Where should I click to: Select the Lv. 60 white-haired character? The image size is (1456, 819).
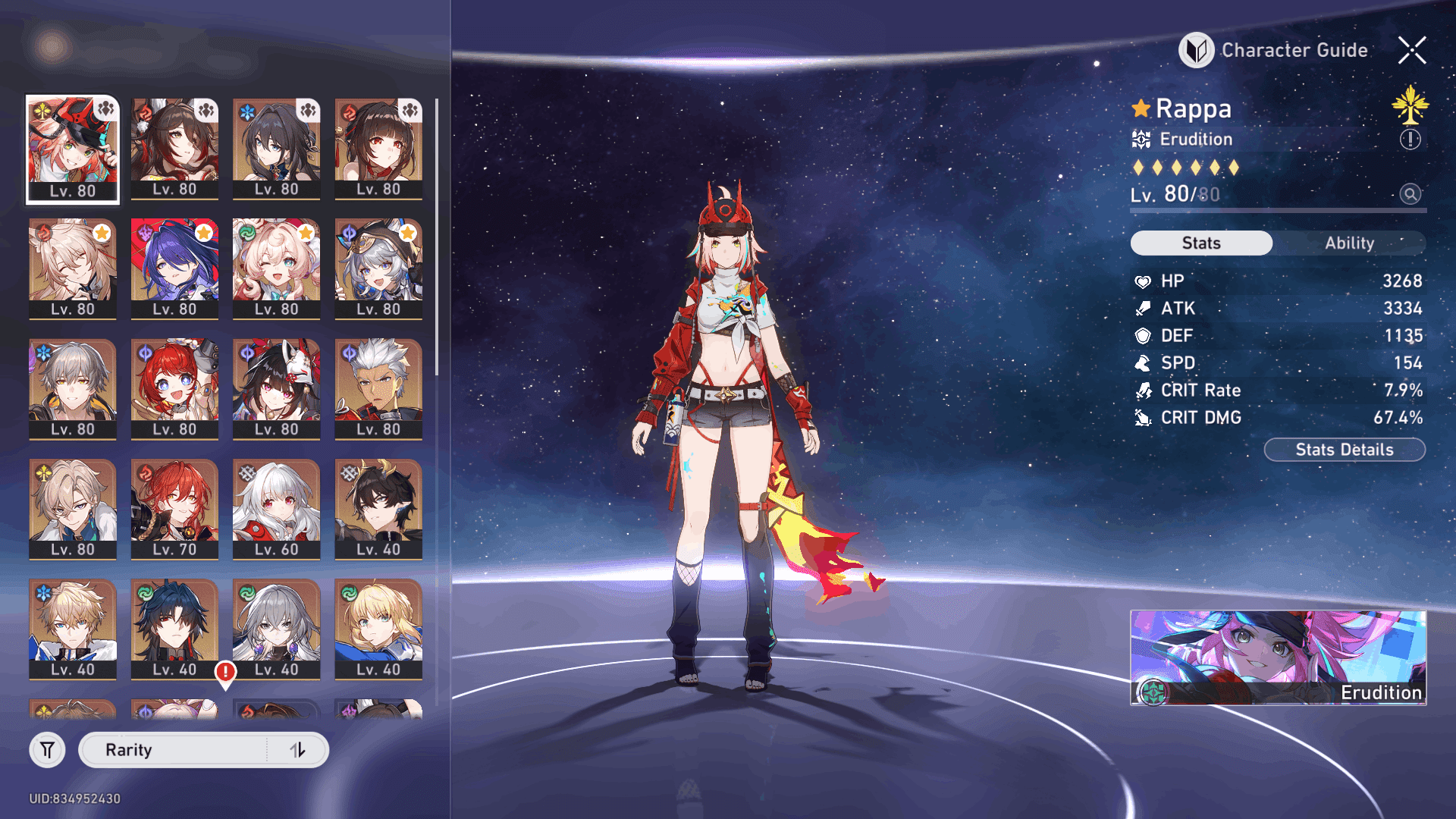click(x=276, y=509)
